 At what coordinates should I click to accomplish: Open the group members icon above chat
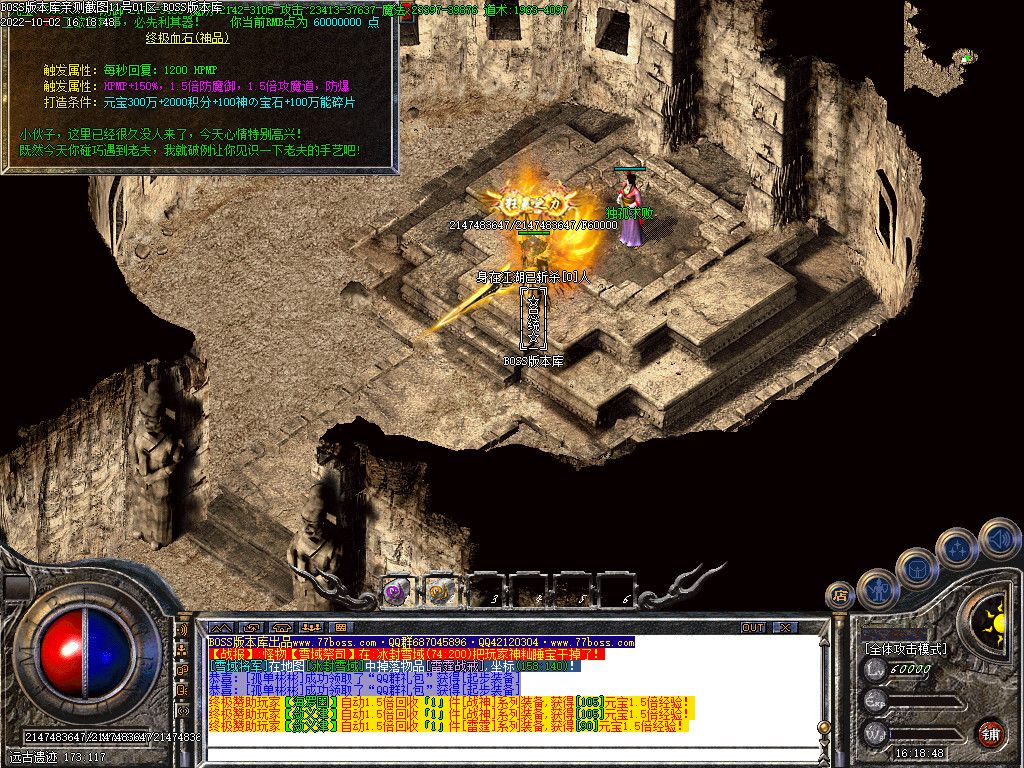pos(311,627)
